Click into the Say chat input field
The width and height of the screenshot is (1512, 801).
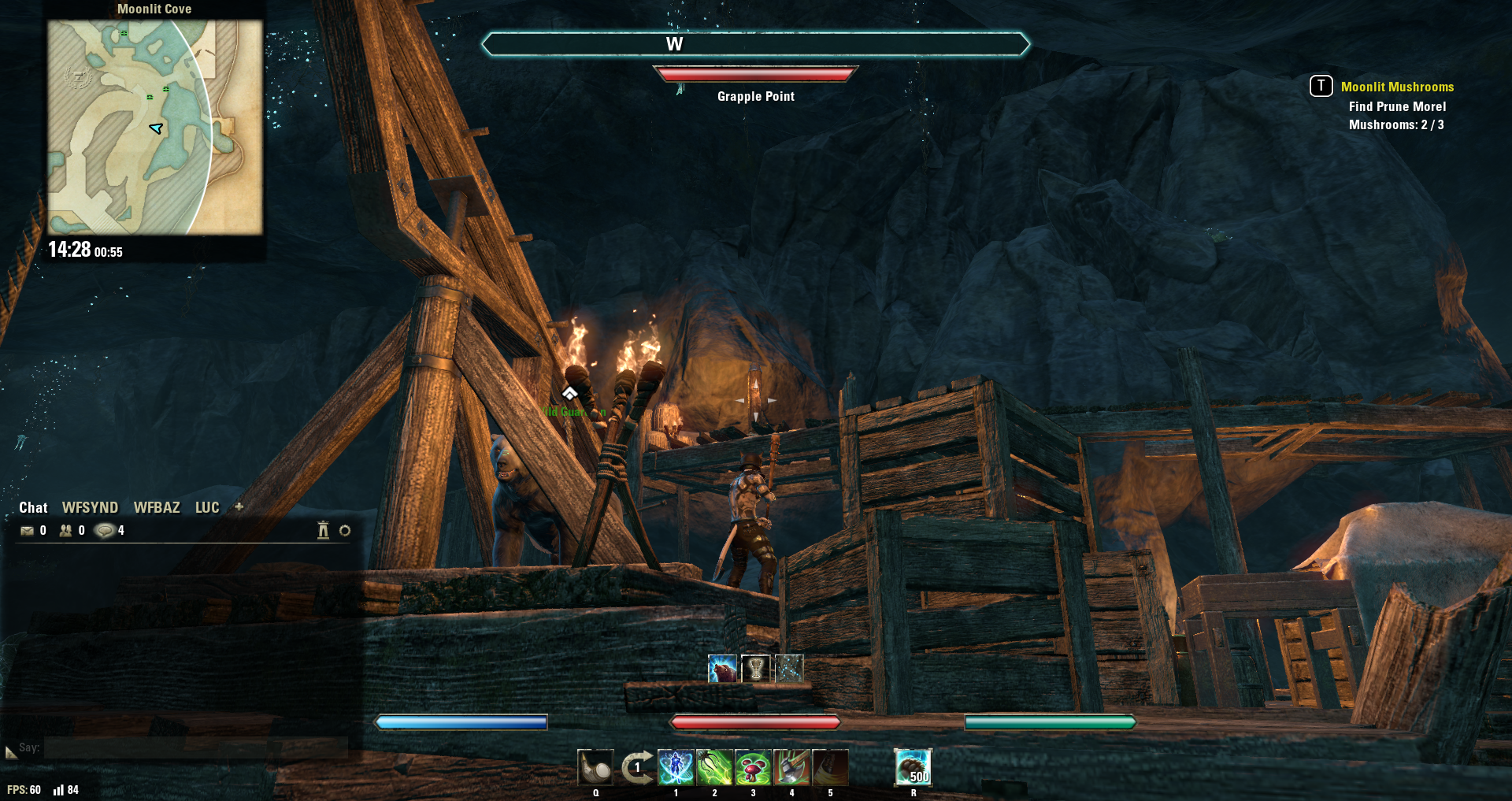tap(195, 747)
